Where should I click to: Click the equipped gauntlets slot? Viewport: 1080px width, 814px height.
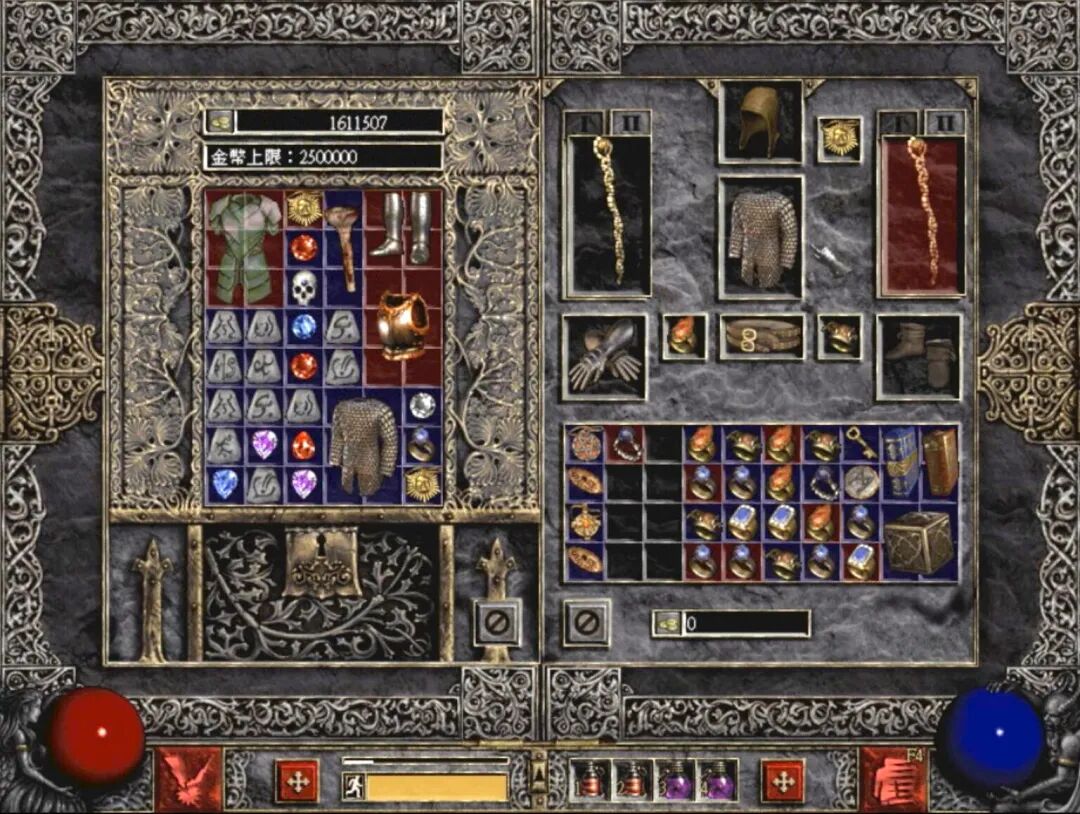click(x=604, y=357)
